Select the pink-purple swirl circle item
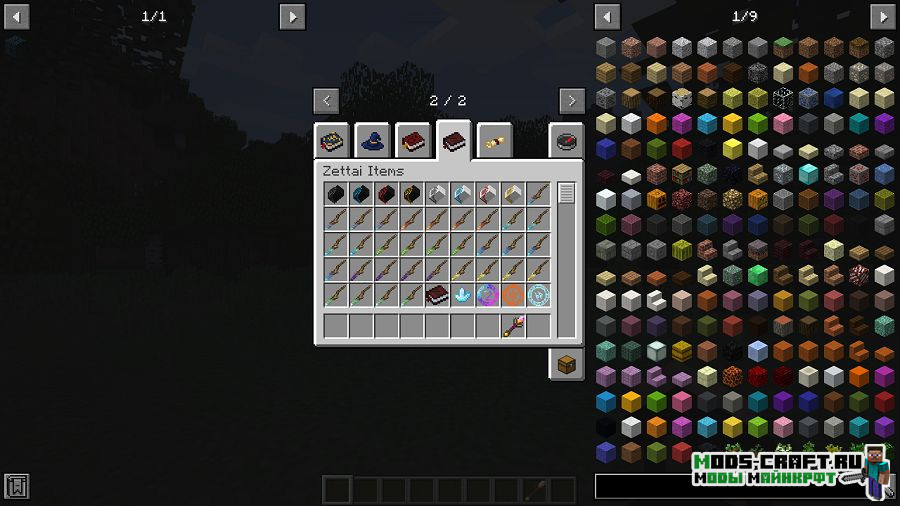Viewport: 900px width, 506px height. [488, 296]
